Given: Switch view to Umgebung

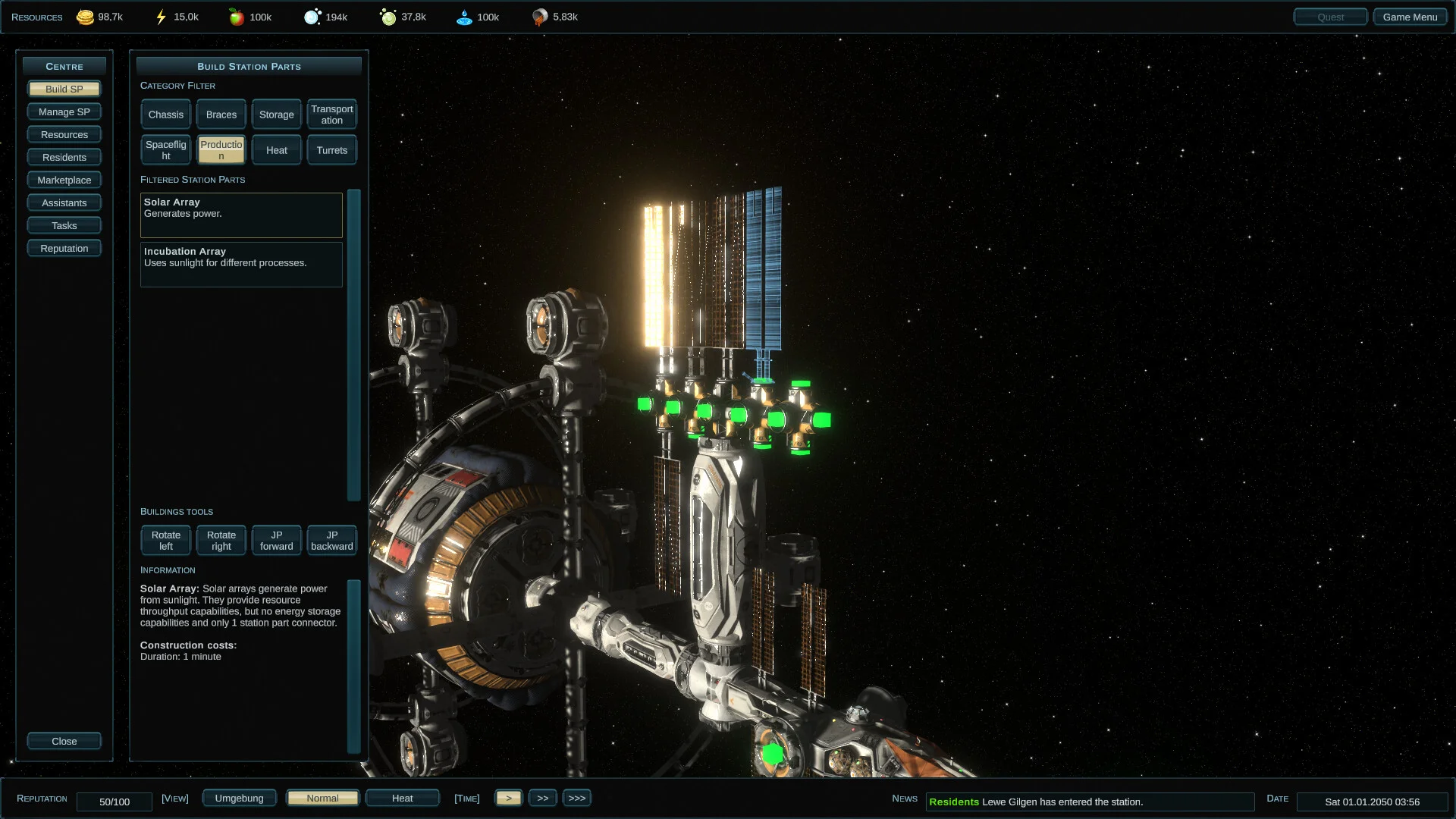Looking at the screenshot, I should [x=239, y=798].
